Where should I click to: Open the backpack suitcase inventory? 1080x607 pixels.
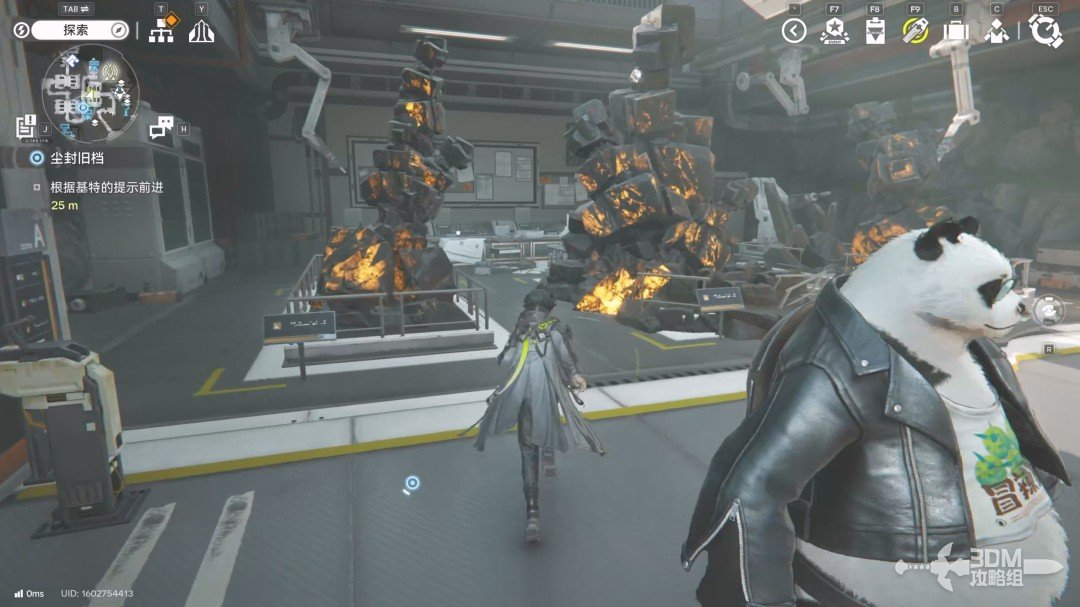(956, 31)
